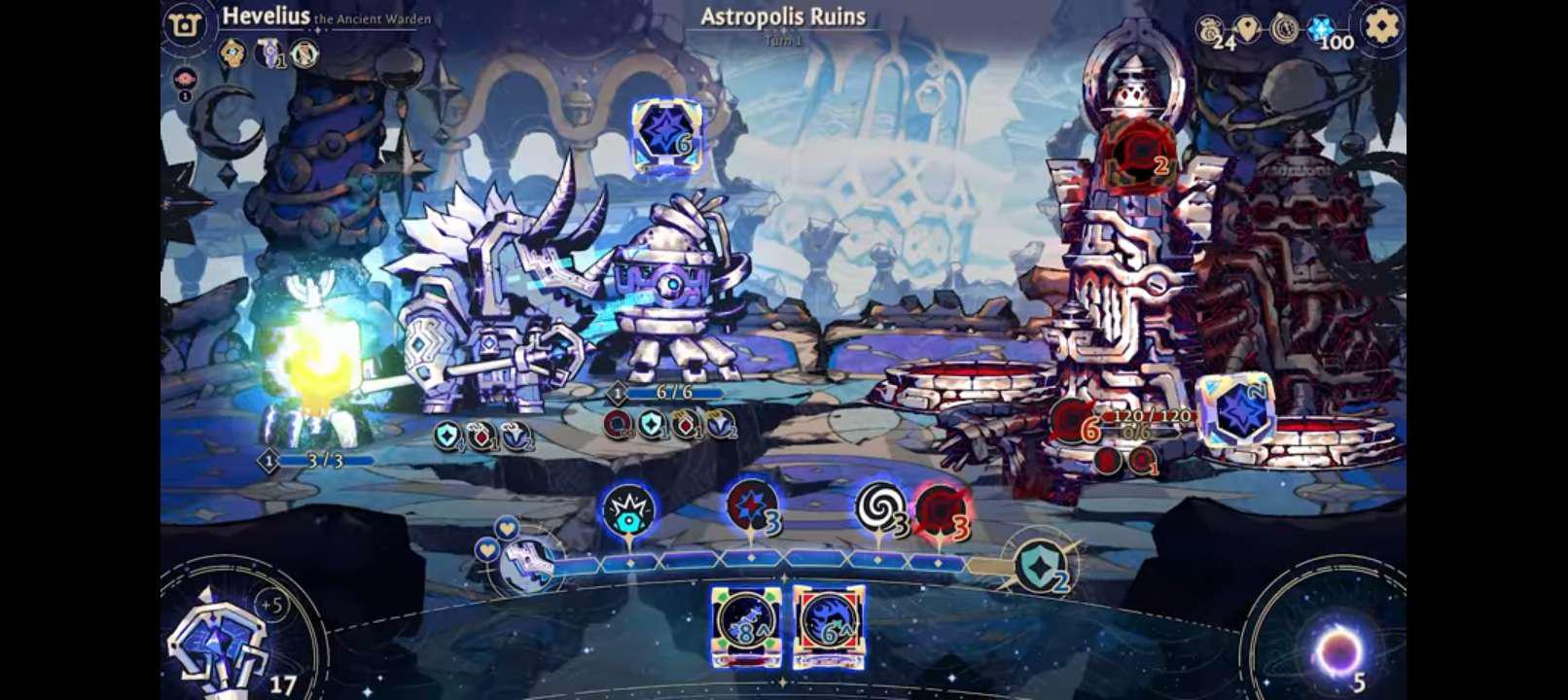Inspect the enemy's red intent icon showing 2

click(1136, 156)
